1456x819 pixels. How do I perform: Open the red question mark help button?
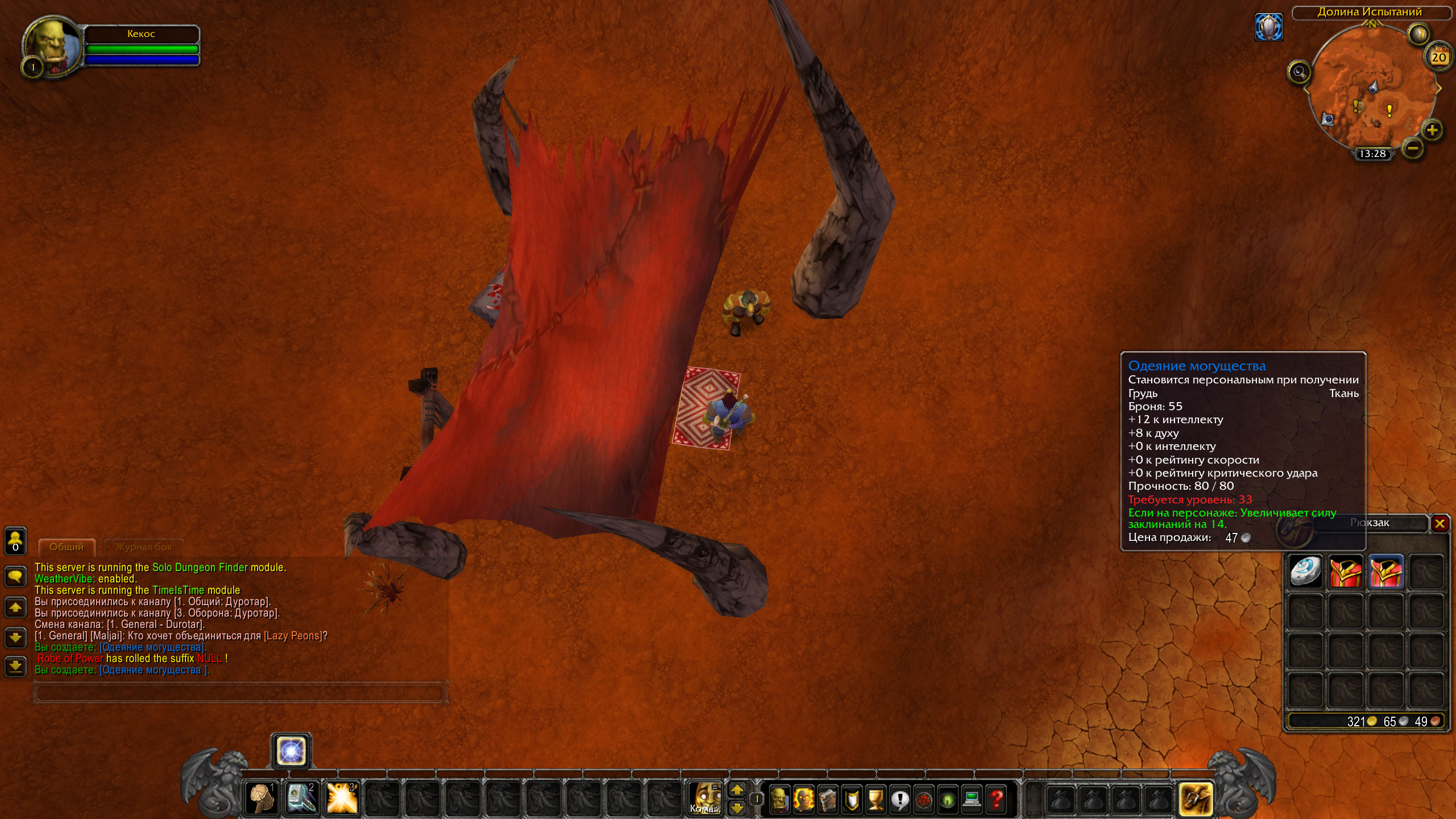996,799
